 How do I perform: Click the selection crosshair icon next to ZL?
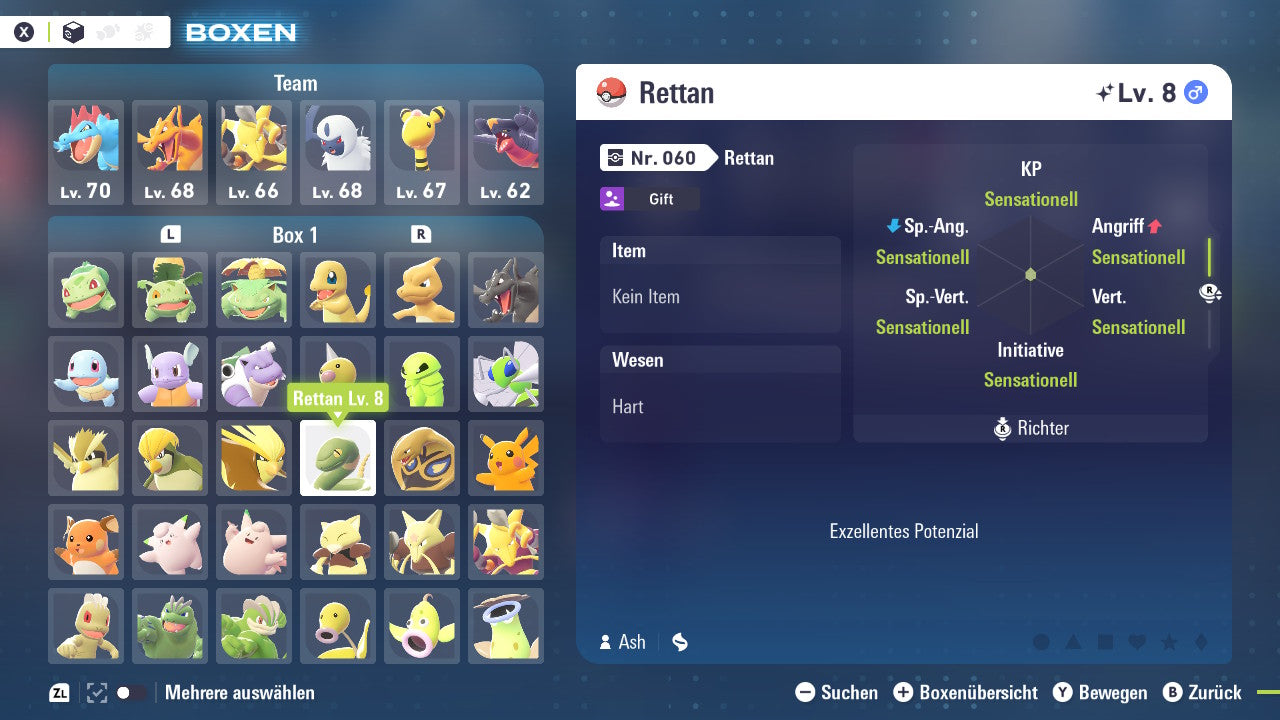97,692
